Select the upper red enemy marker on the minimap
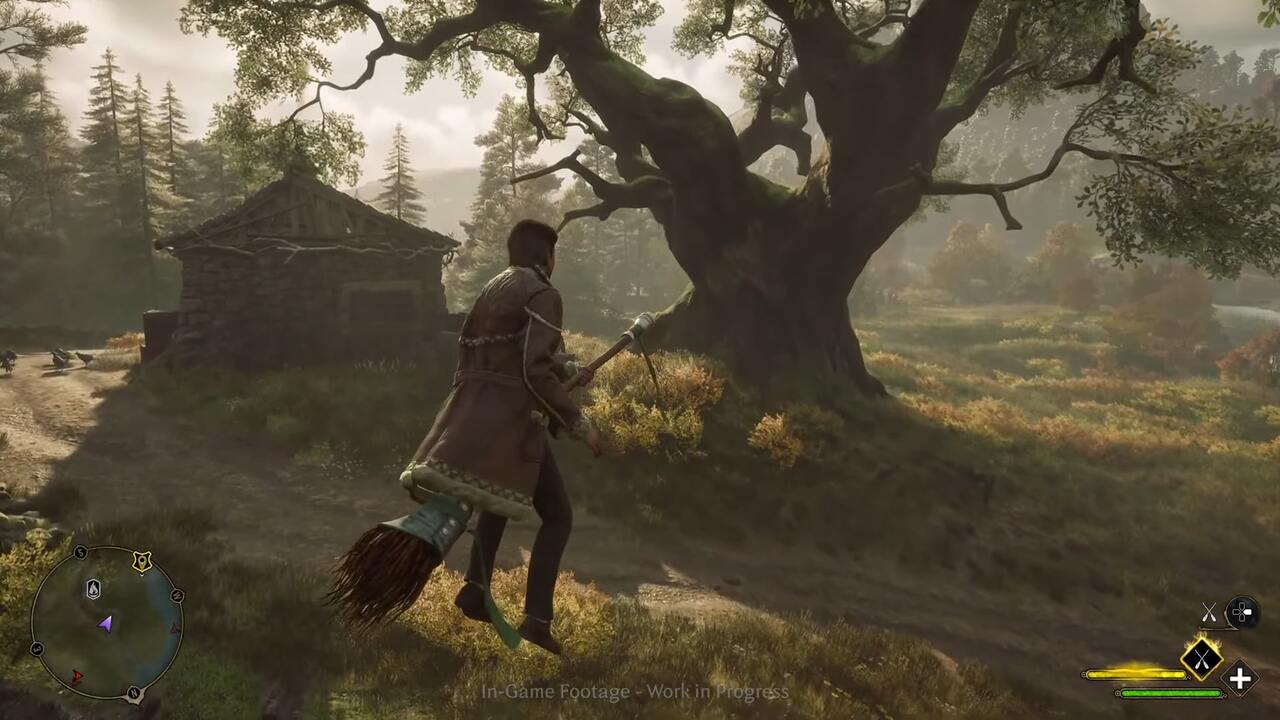Viewport: 1280px width, 720px height. pyautogui.click(x=174, y=629)
